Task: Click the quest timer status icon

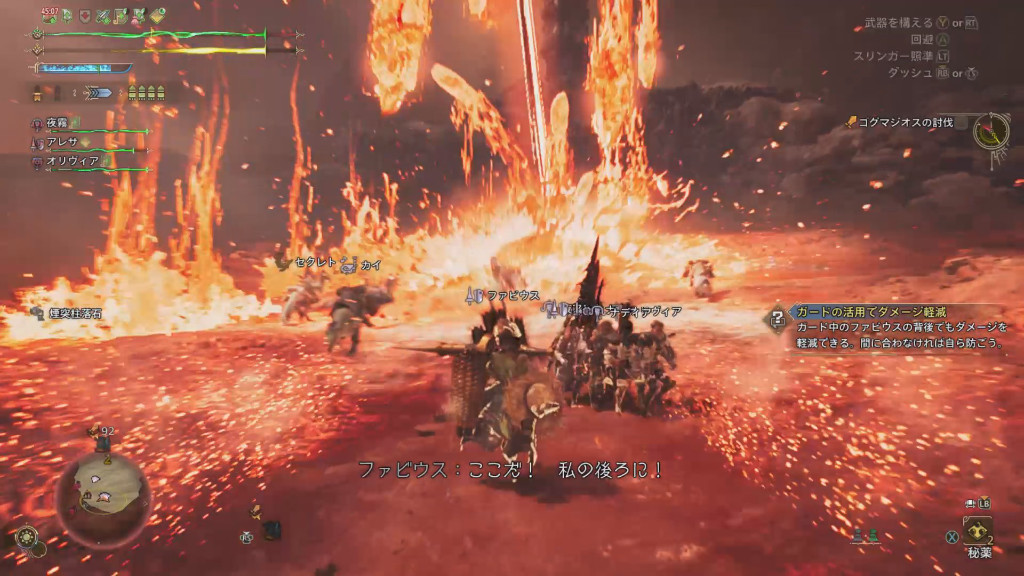Action: click(49, 16)
